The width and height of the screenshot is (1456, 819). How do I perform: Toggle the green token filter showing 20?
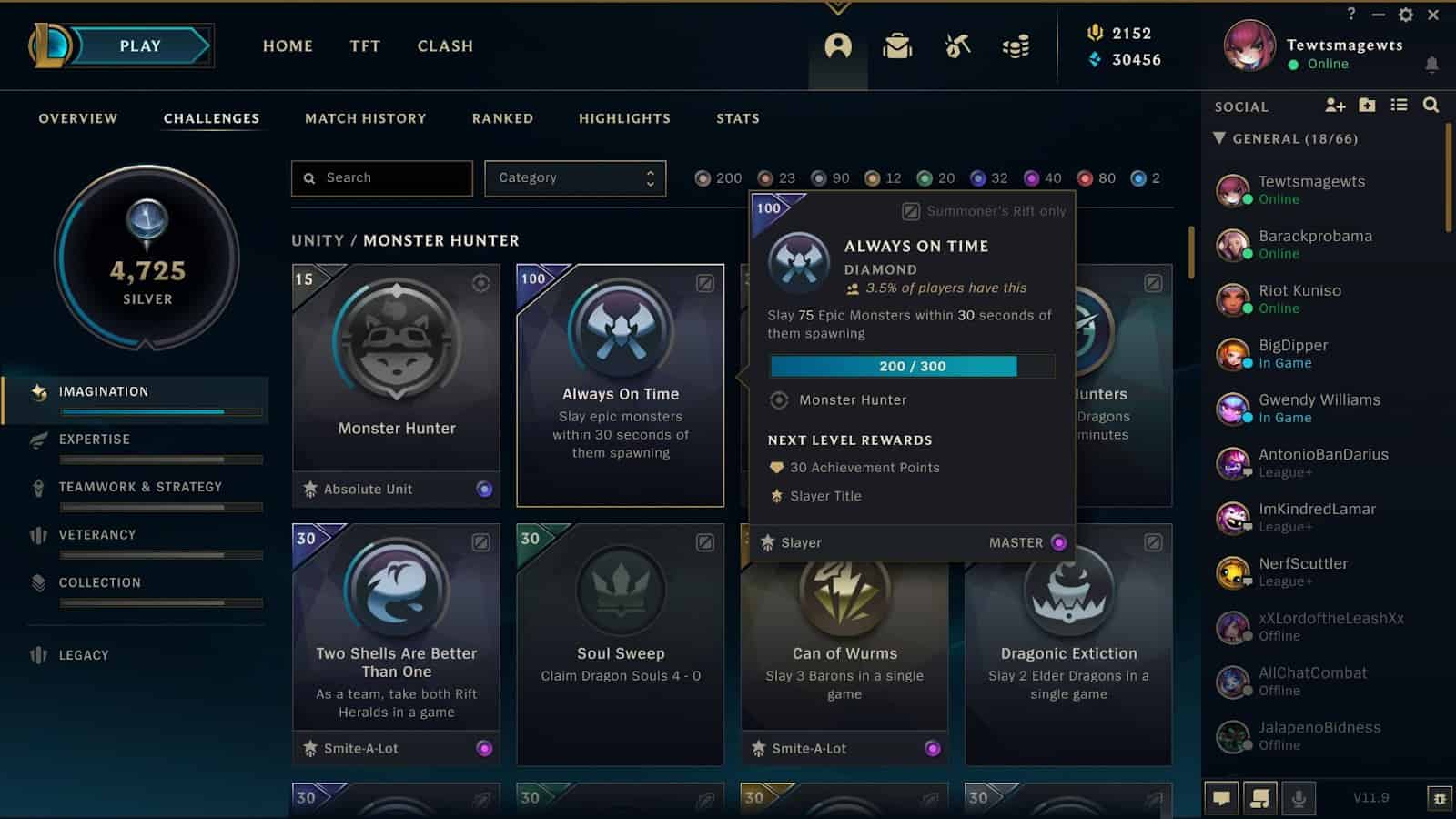(925, 178)
